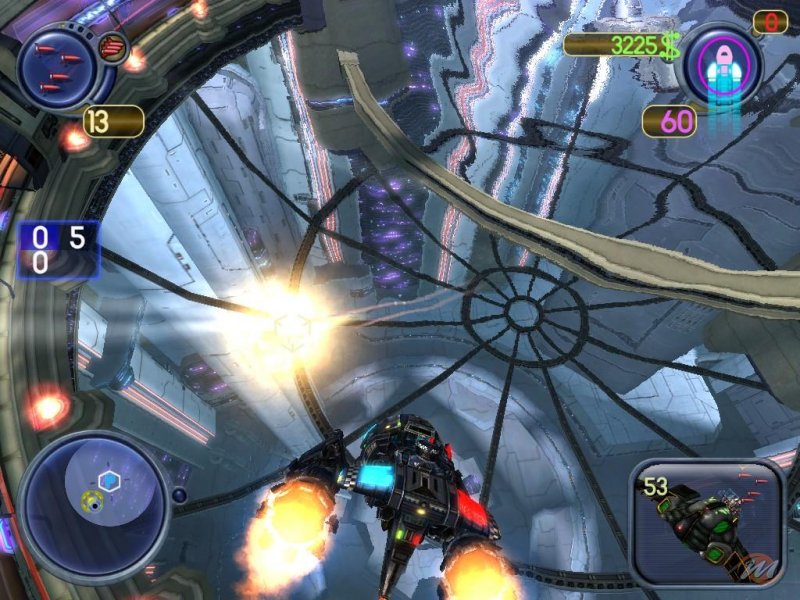Select the missile weapon gauge
The image size is (800, 600).
pos(57,67)
